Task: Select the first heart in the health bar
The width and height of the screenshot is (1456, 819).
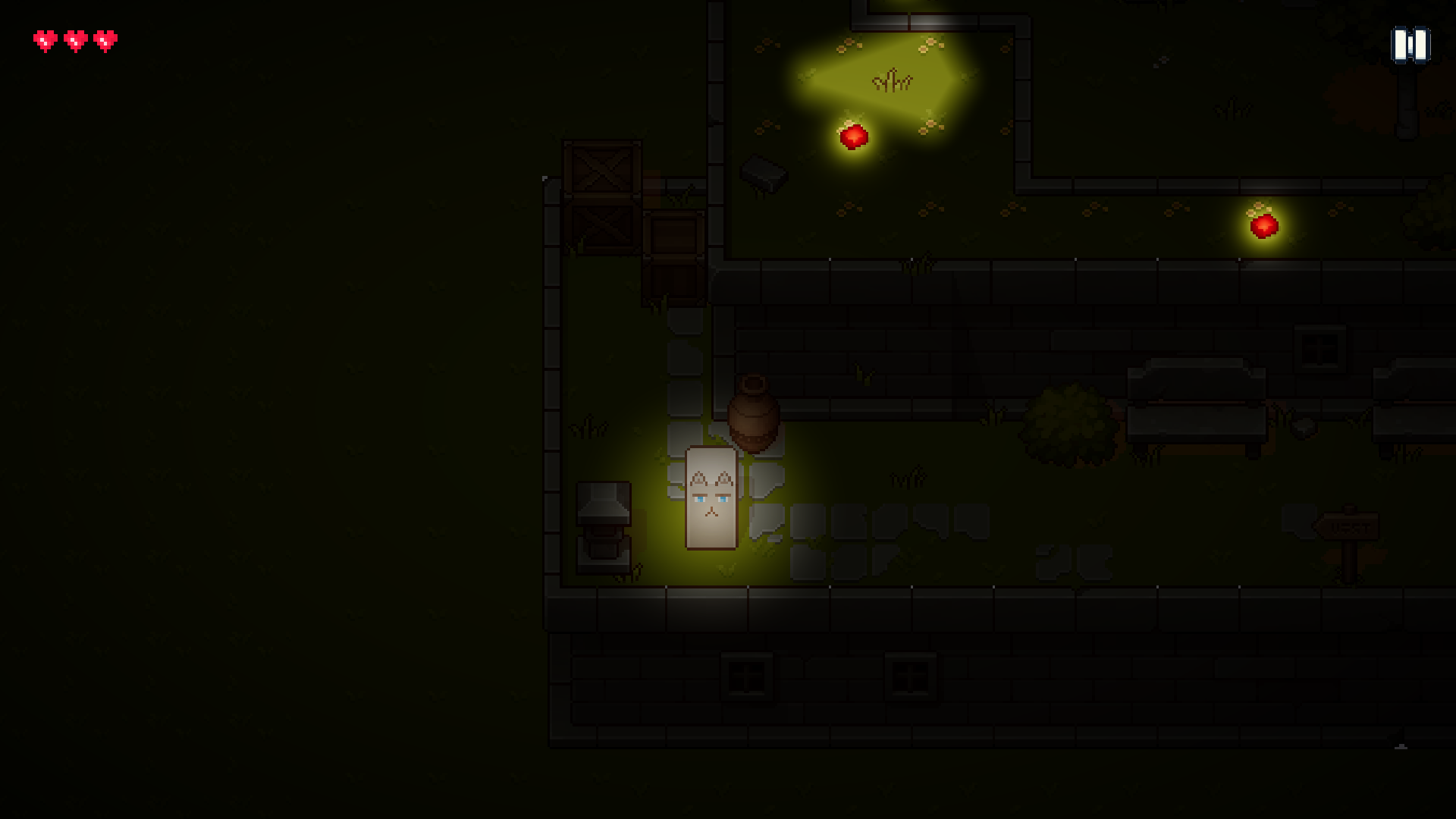Action: pyautogui.click(x=45, y=41)
